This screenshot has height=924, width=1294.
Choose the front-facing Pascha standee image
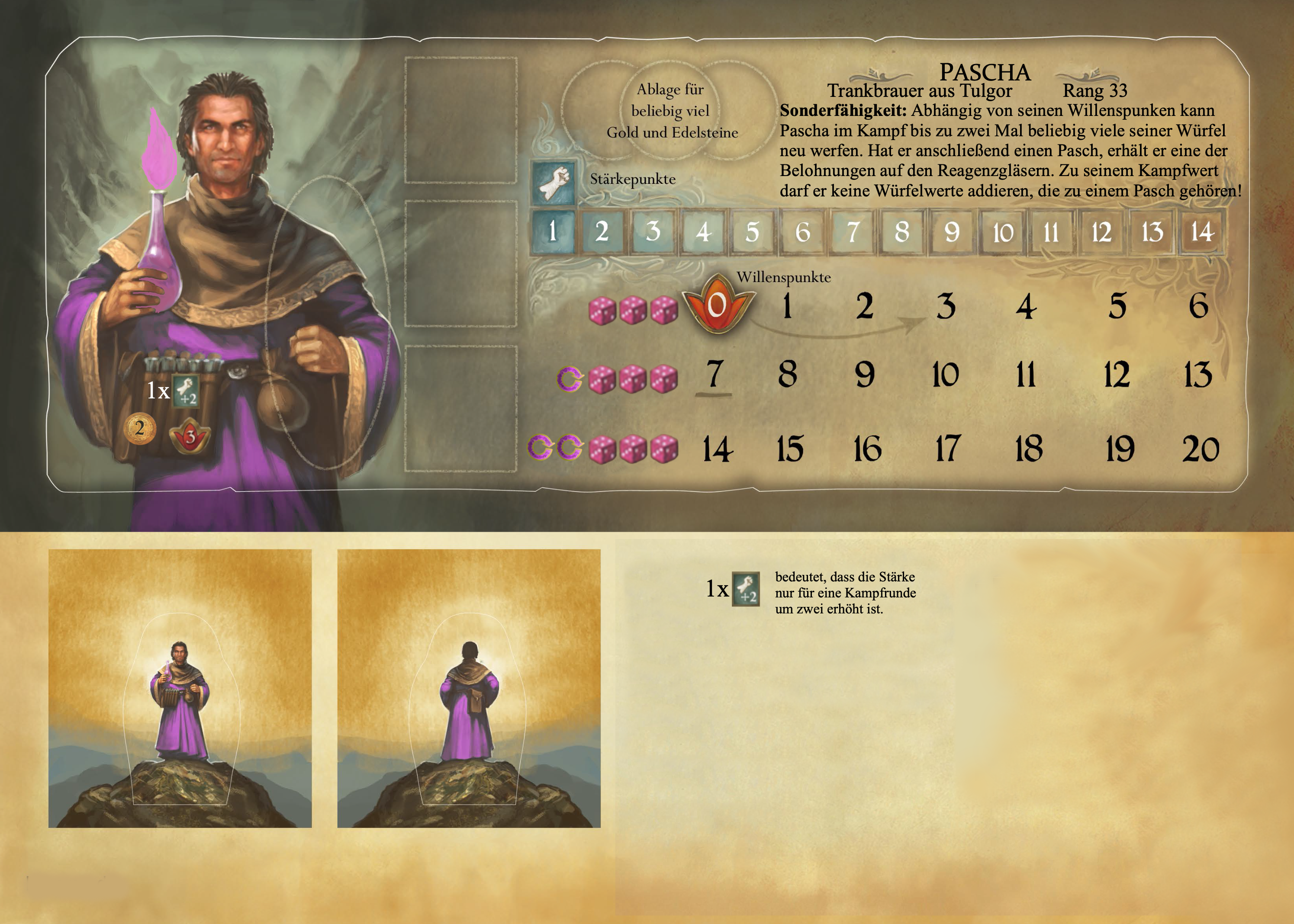[x=180, y=688]
